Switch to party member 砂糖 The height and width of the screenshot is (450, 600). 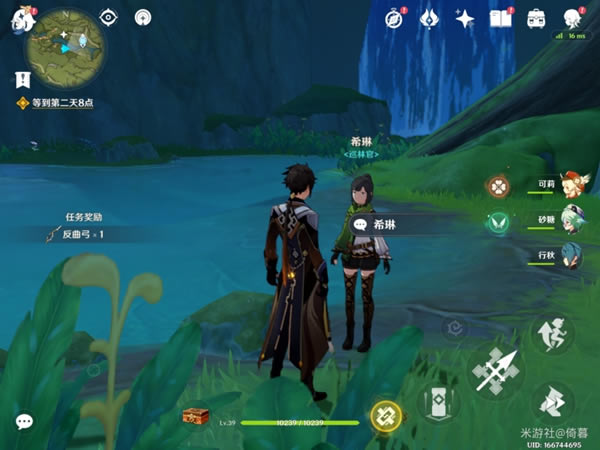[x=569, y=220]
